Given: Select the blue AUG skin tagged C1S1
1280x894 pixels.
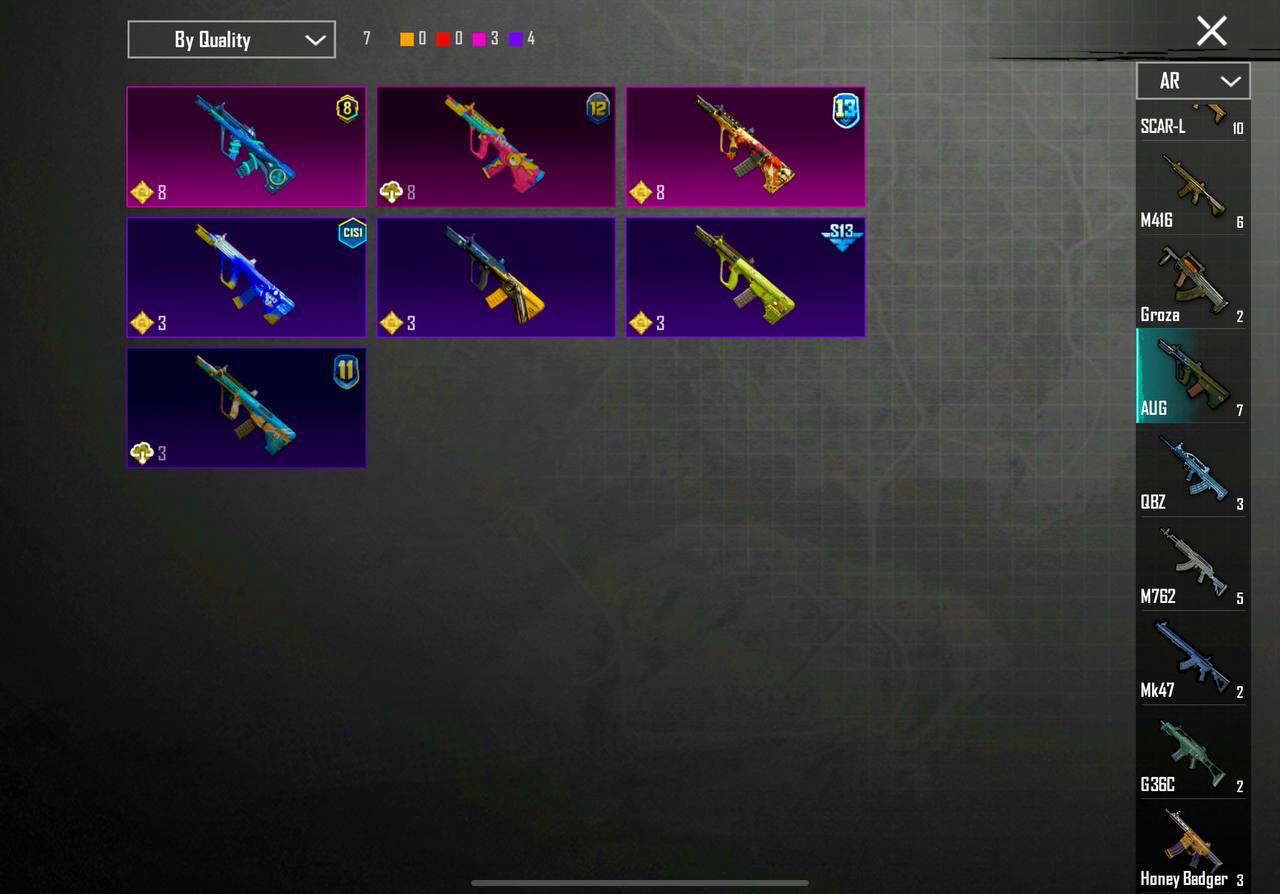Looking at the screenshot, I should pyautogui.click(x=246, y=277).
